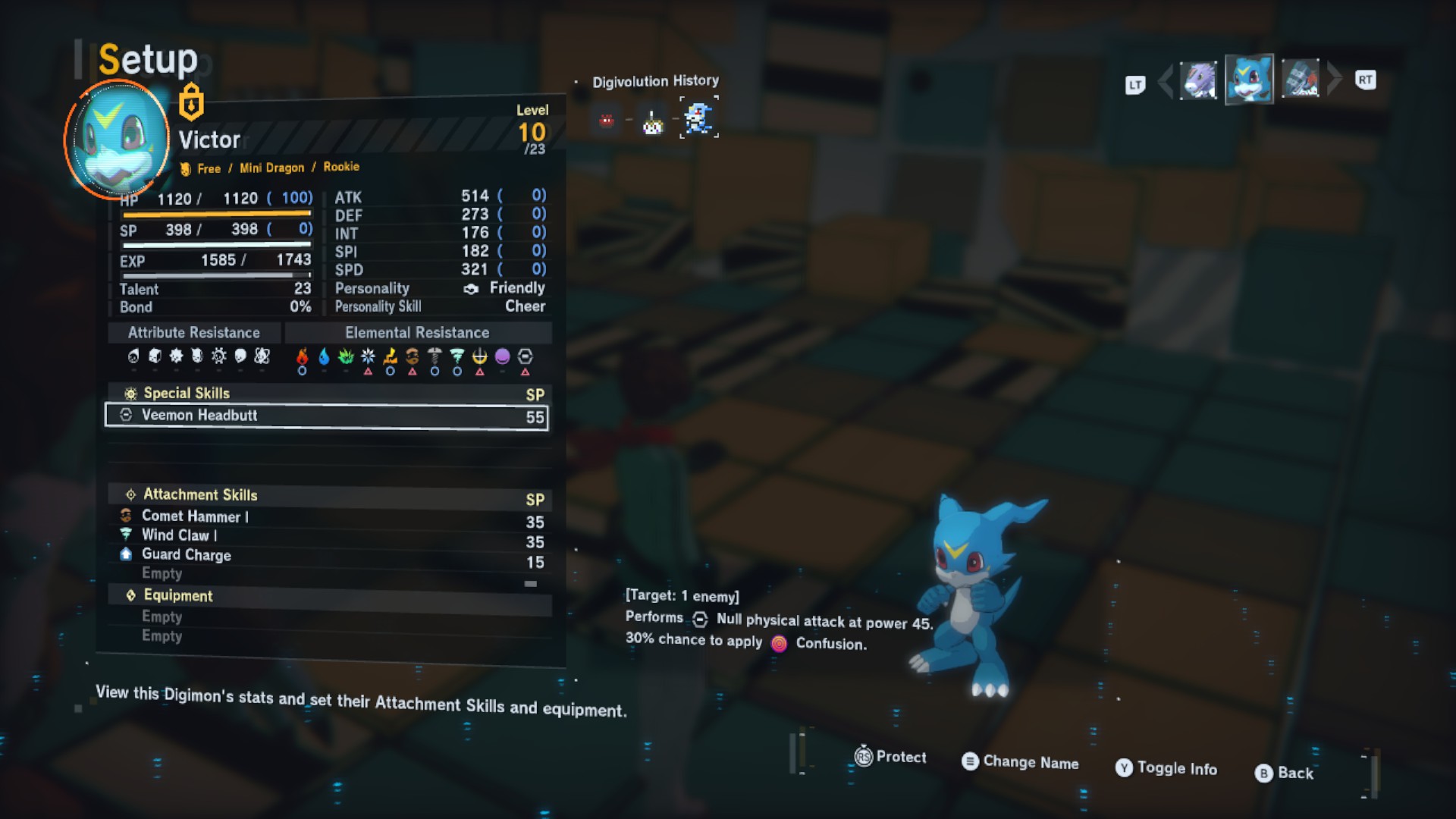1456x819 pixels.
Task: Choose the Comet Hammer I attachment skill
Action: coord(194,516)
